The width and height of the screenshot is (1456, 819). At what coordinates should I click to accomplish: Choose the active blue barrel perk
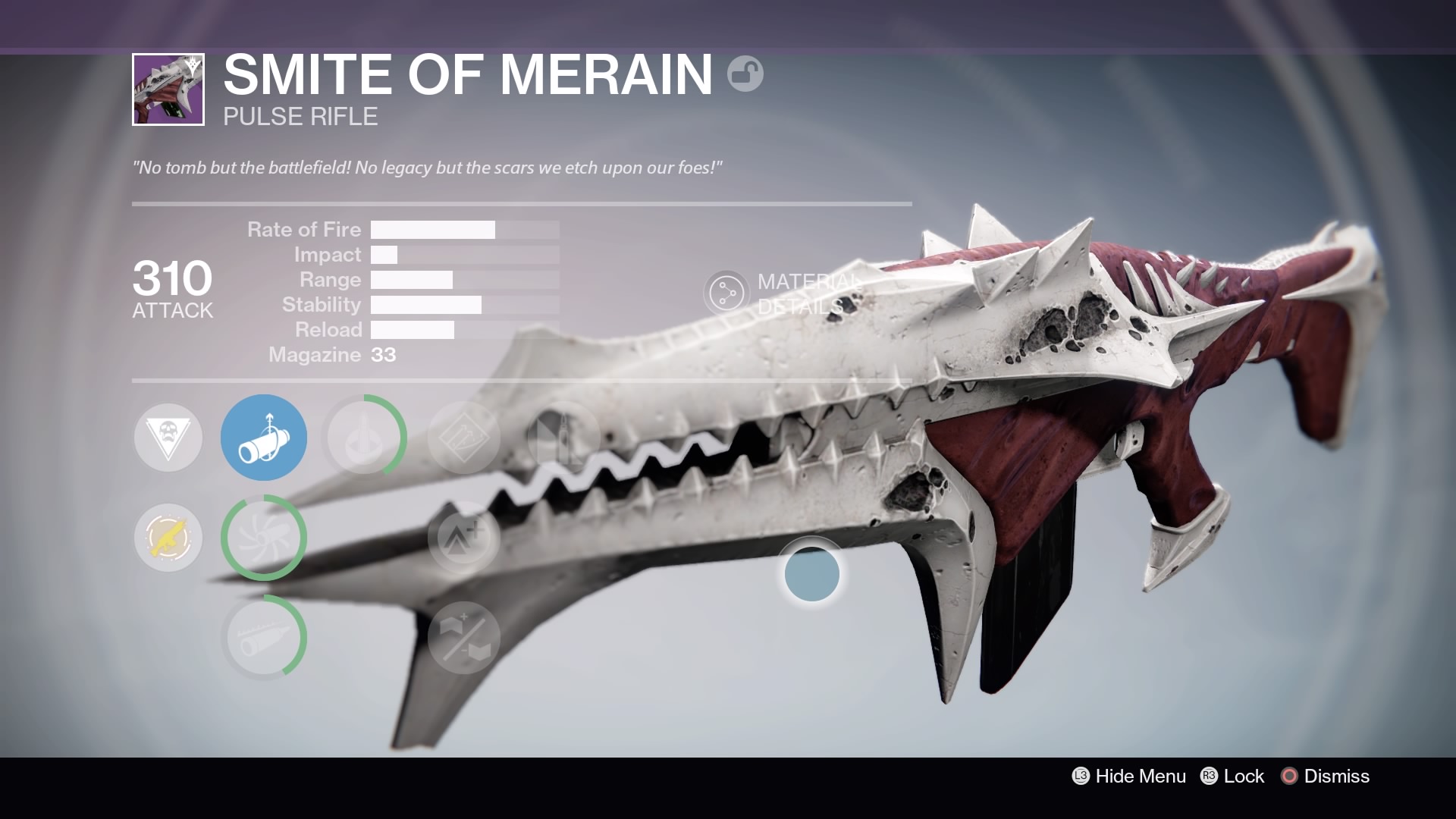pos(264,438)
